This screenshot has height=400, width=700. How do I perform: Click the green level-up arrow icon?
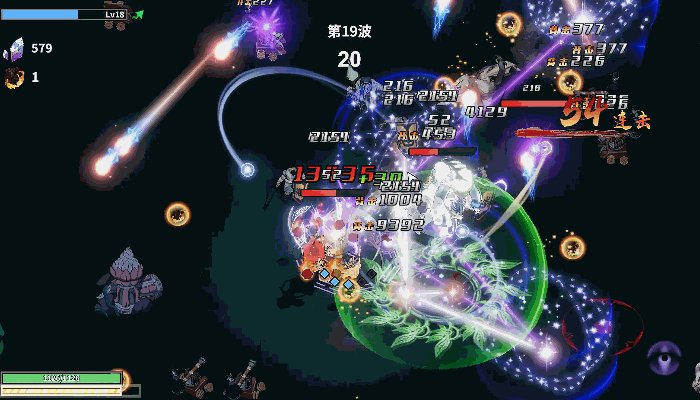(138, 15)
